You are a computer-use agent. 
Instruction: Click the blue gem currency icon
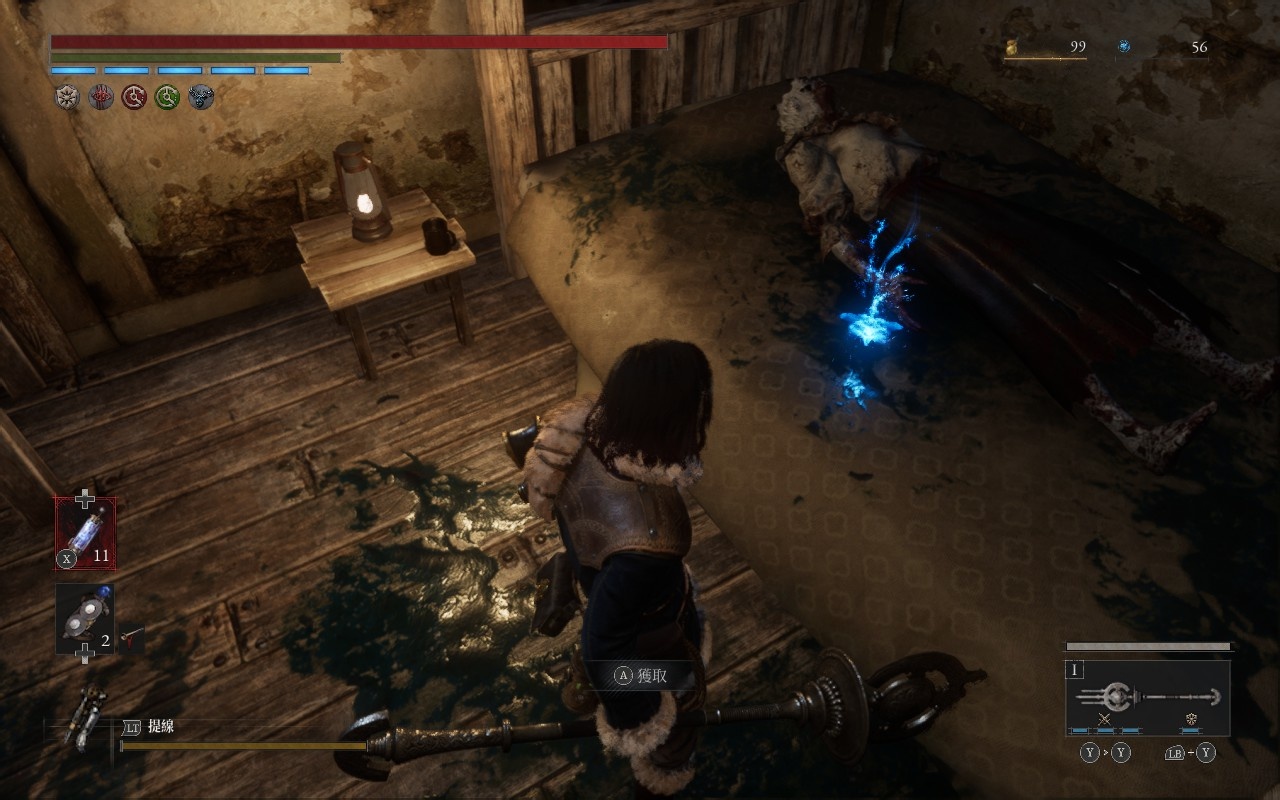(x=1124, y=47)
